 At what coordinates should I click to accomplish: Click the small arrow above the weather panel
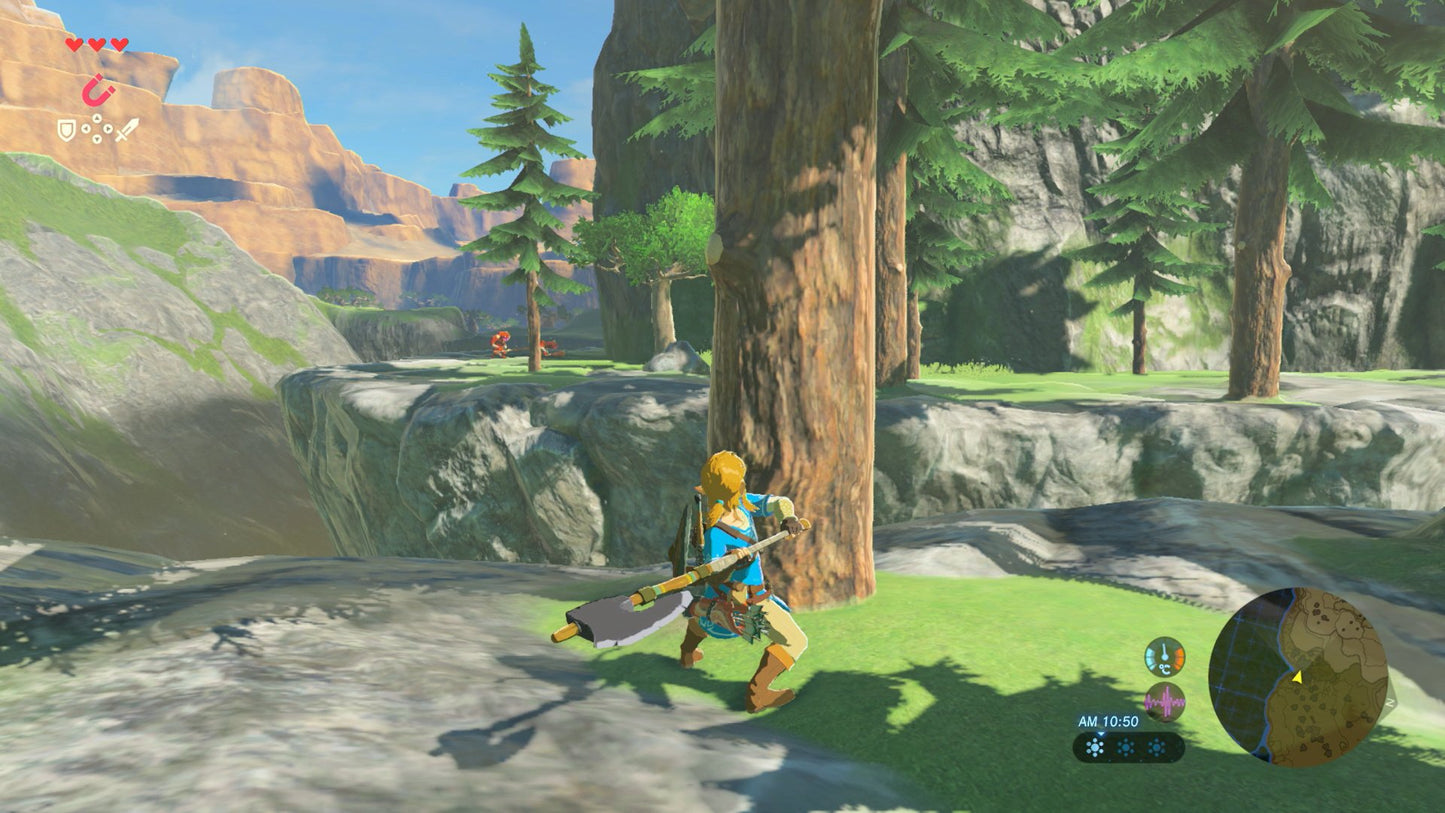click(x=1101, y=735)
